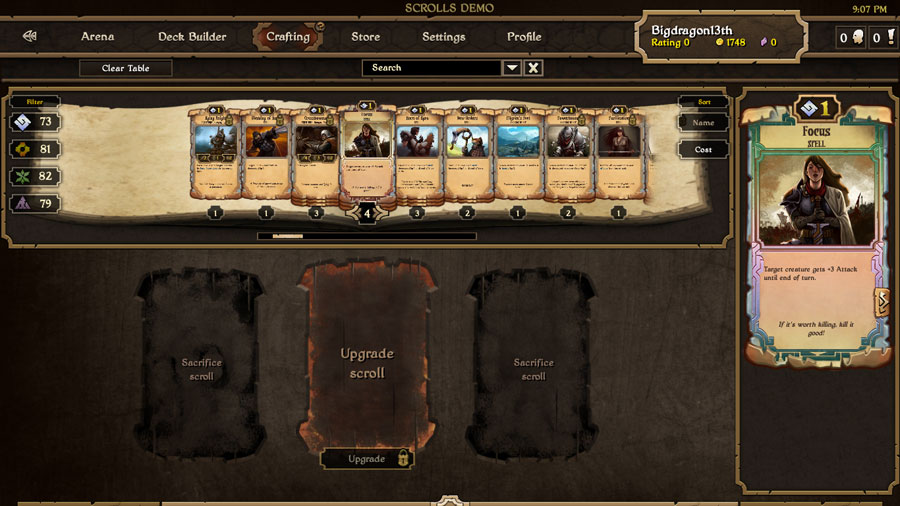Screen dimensions: 900x506
Task: Select the Pilgrim's Rest scroll card
Action: (x=518, y=155)
